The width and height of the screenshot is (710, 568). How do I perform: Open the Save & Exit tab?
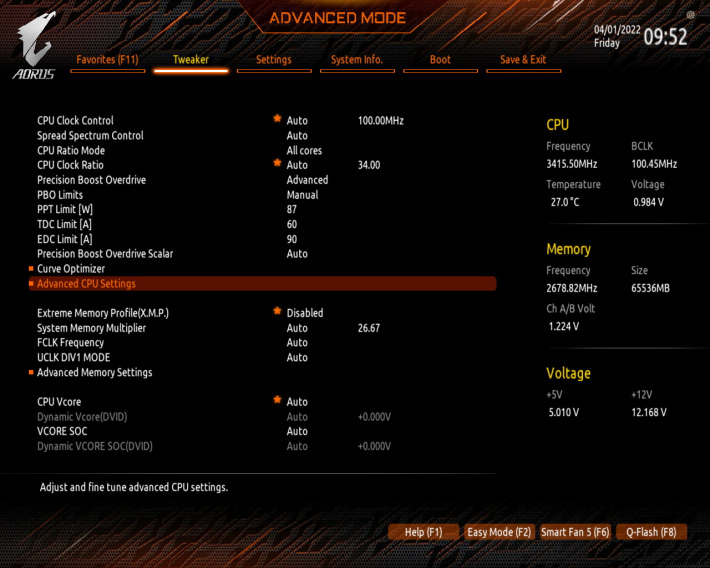click(x=523, y=60)
